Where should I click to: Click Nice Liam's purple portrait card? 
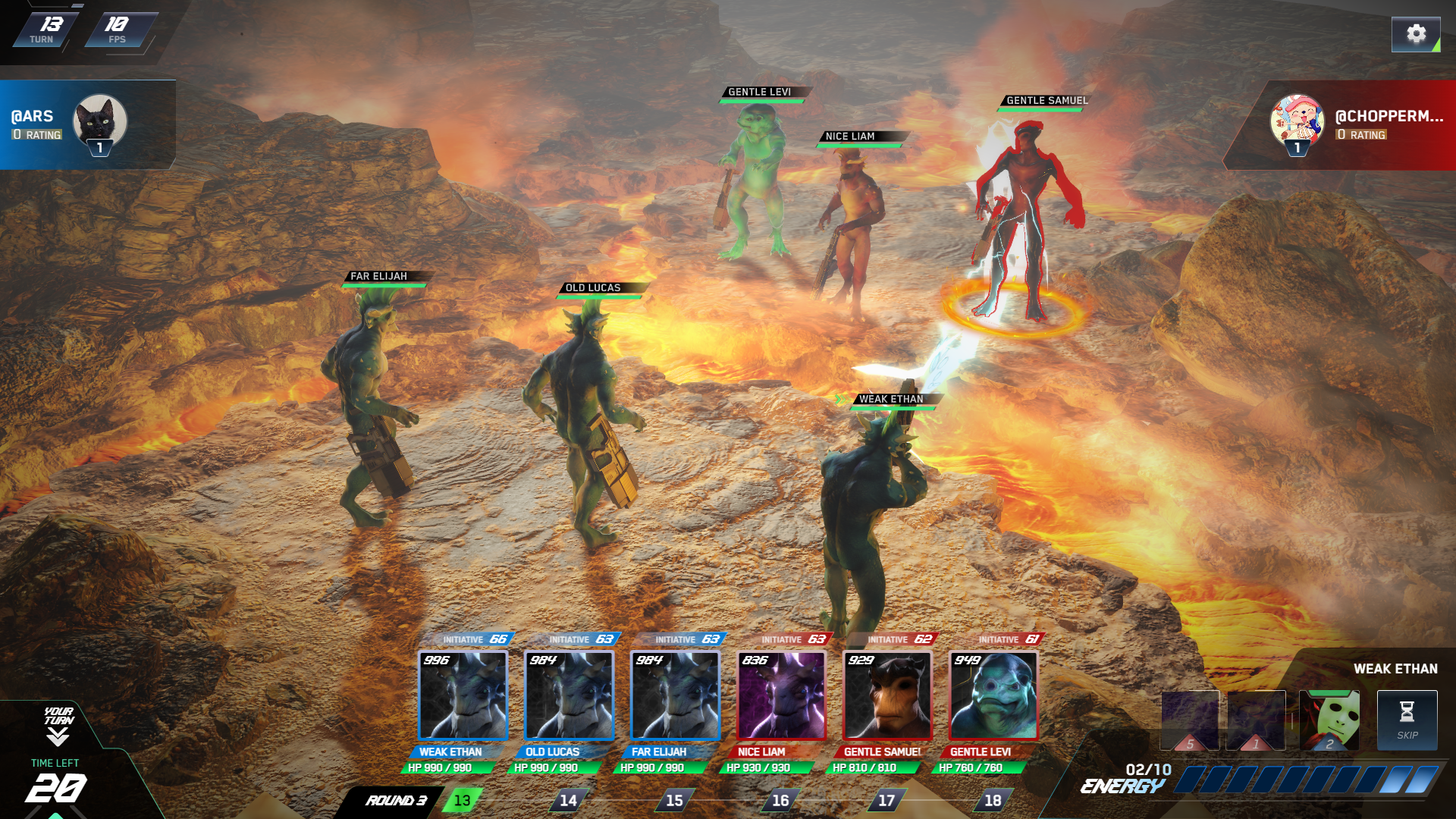[781, 696]
